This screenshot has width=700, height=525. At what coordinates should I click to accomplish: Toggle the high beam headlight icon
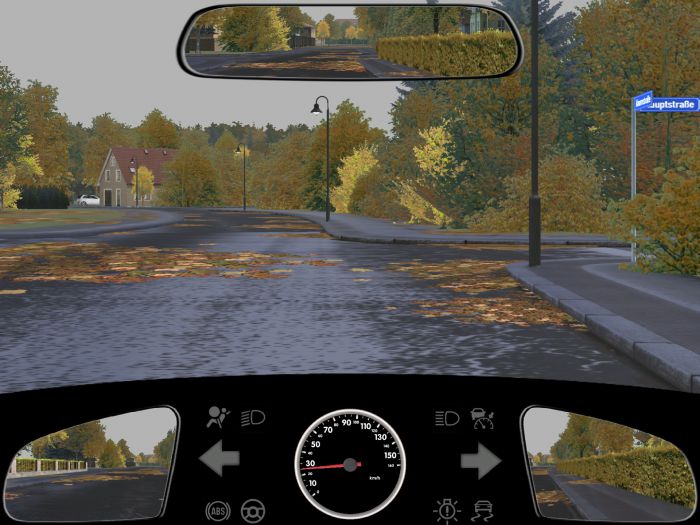[447, 418]
